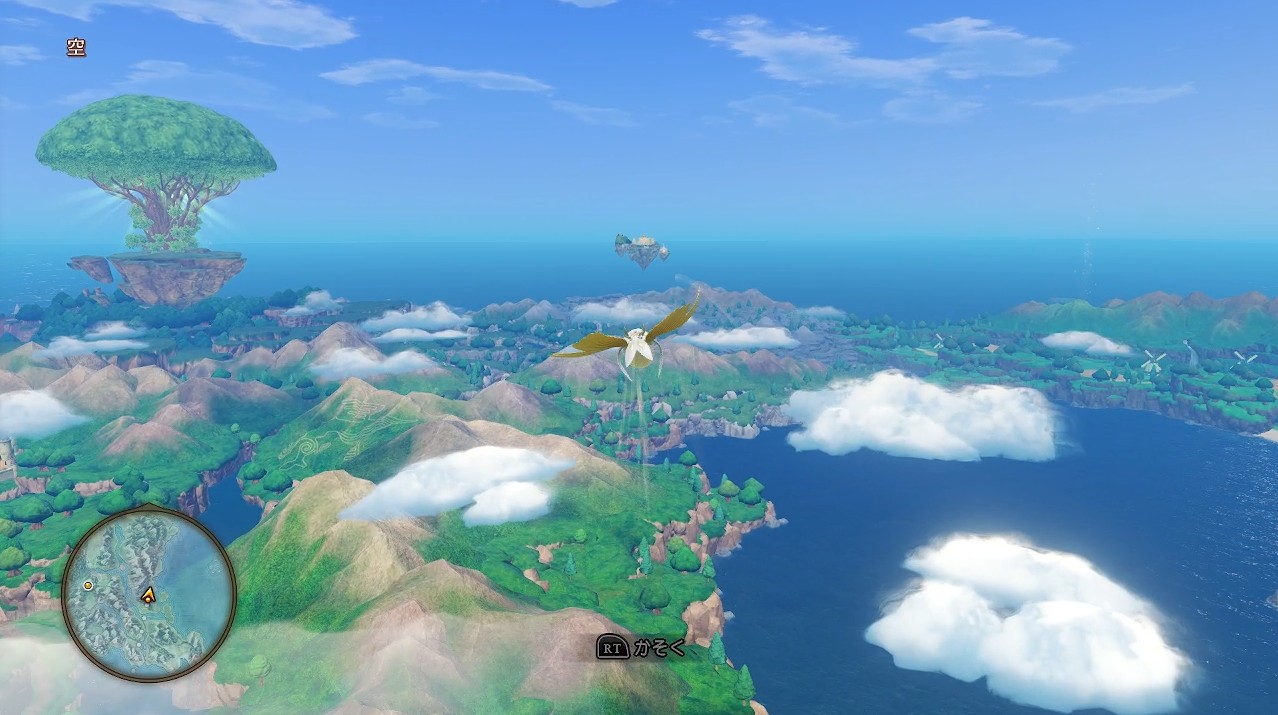Click the orange player arrow on minimap
This screenshot has width=1278, height=715.
(x=149, y=595)
